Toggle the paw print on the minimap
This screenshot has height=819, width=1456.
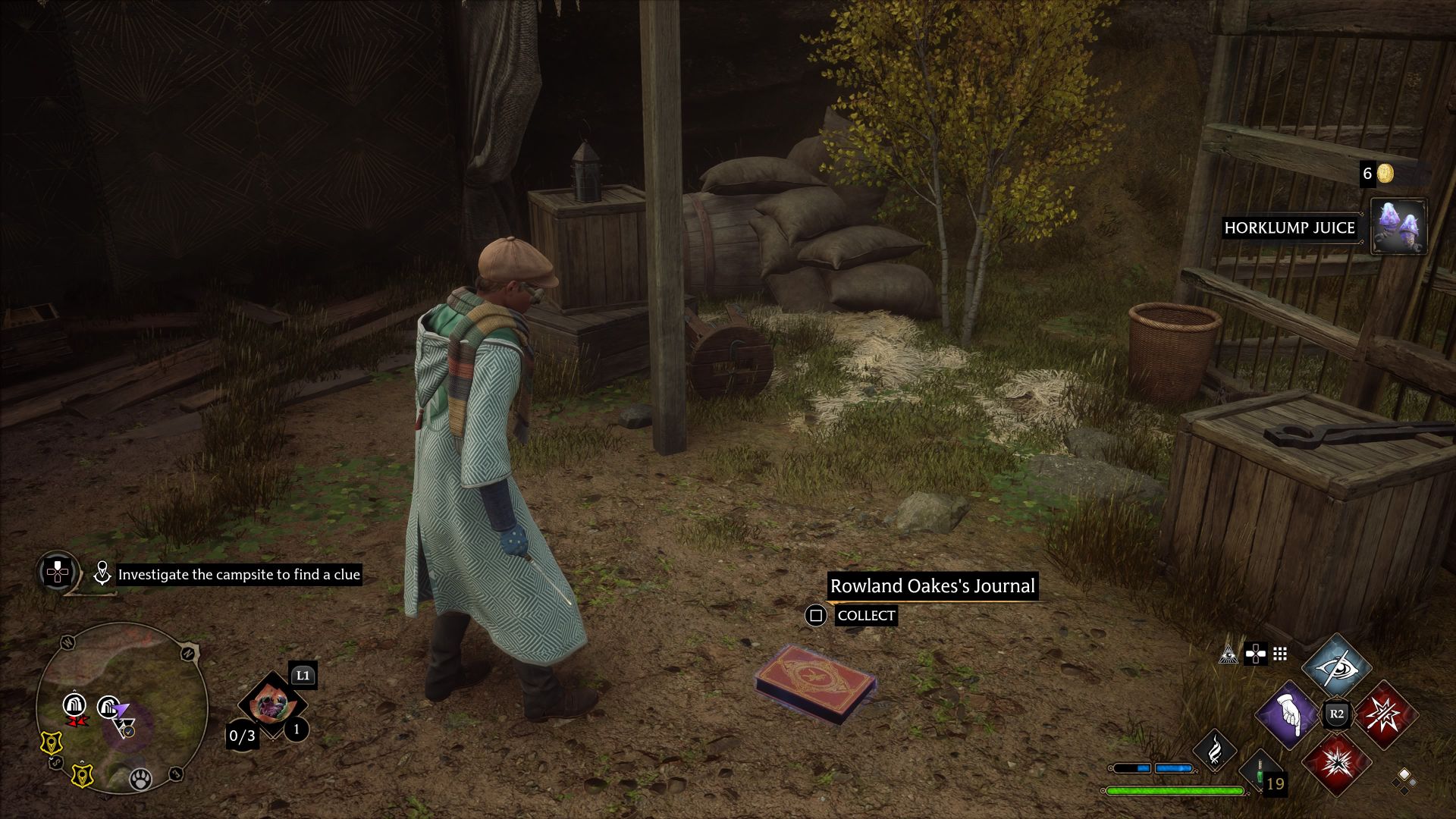click(x=140, y=779)
